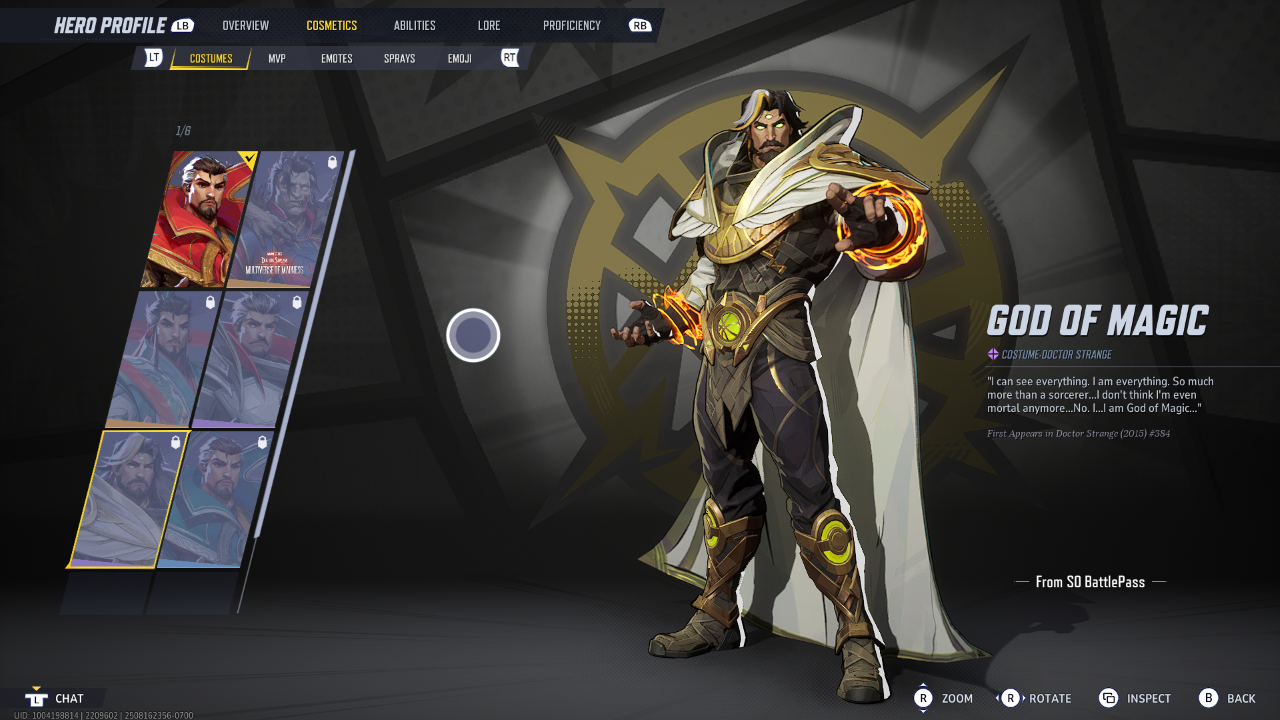Select the default red-cloak Doctor Strange costume
Image resolution: width=1280 pixels, height=720 pixels.
pyautogui.click(x=199, y=219)
